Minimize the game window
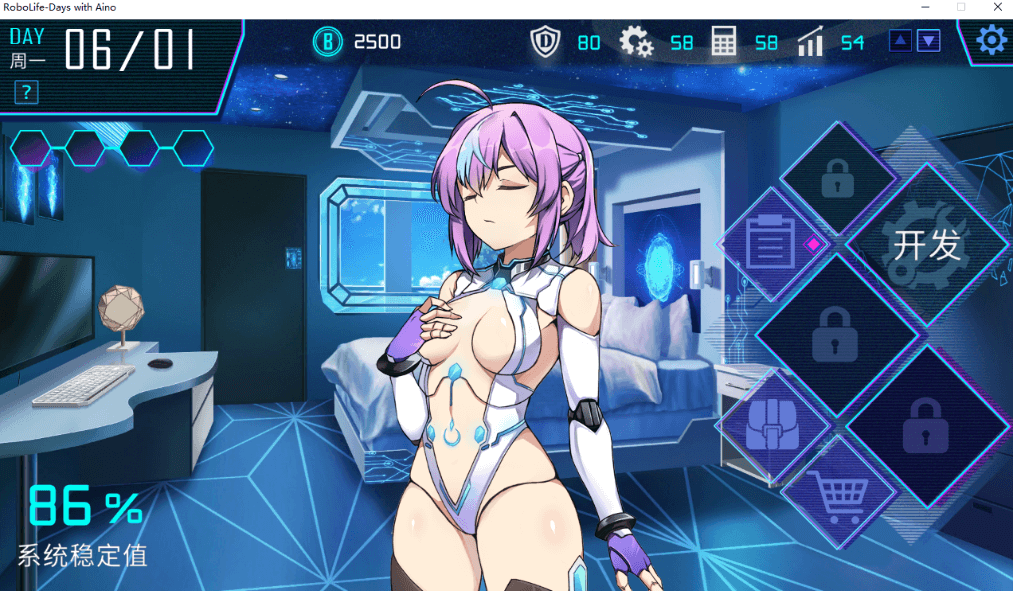The width and height of the screenshot is (1013, 591). (924, 7)
